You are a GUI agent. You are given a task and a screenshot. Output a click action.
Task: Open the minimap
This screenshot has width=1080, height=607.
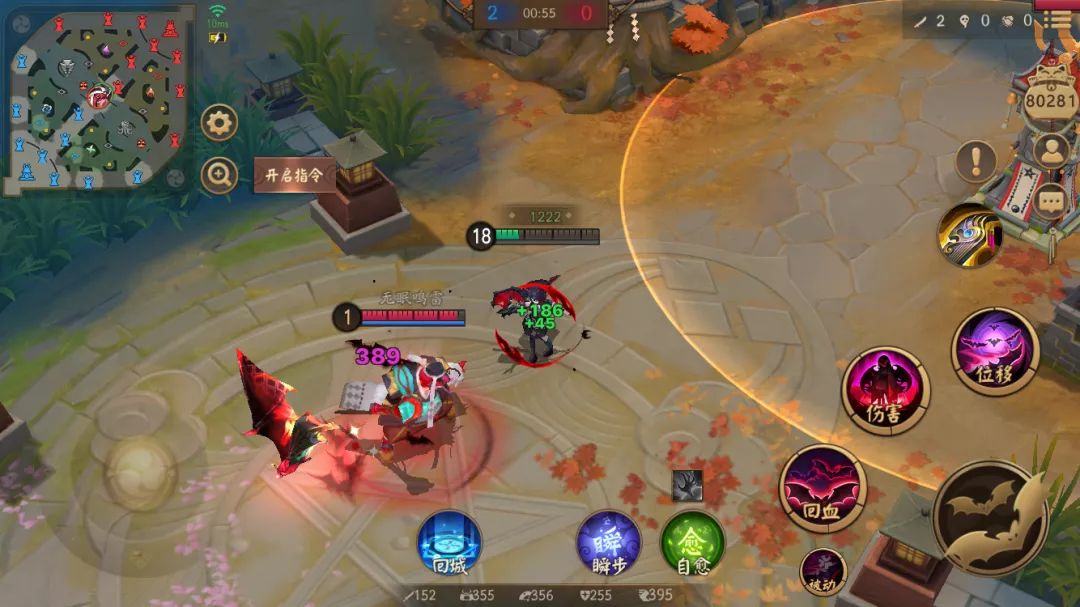(x=97, y=100)
